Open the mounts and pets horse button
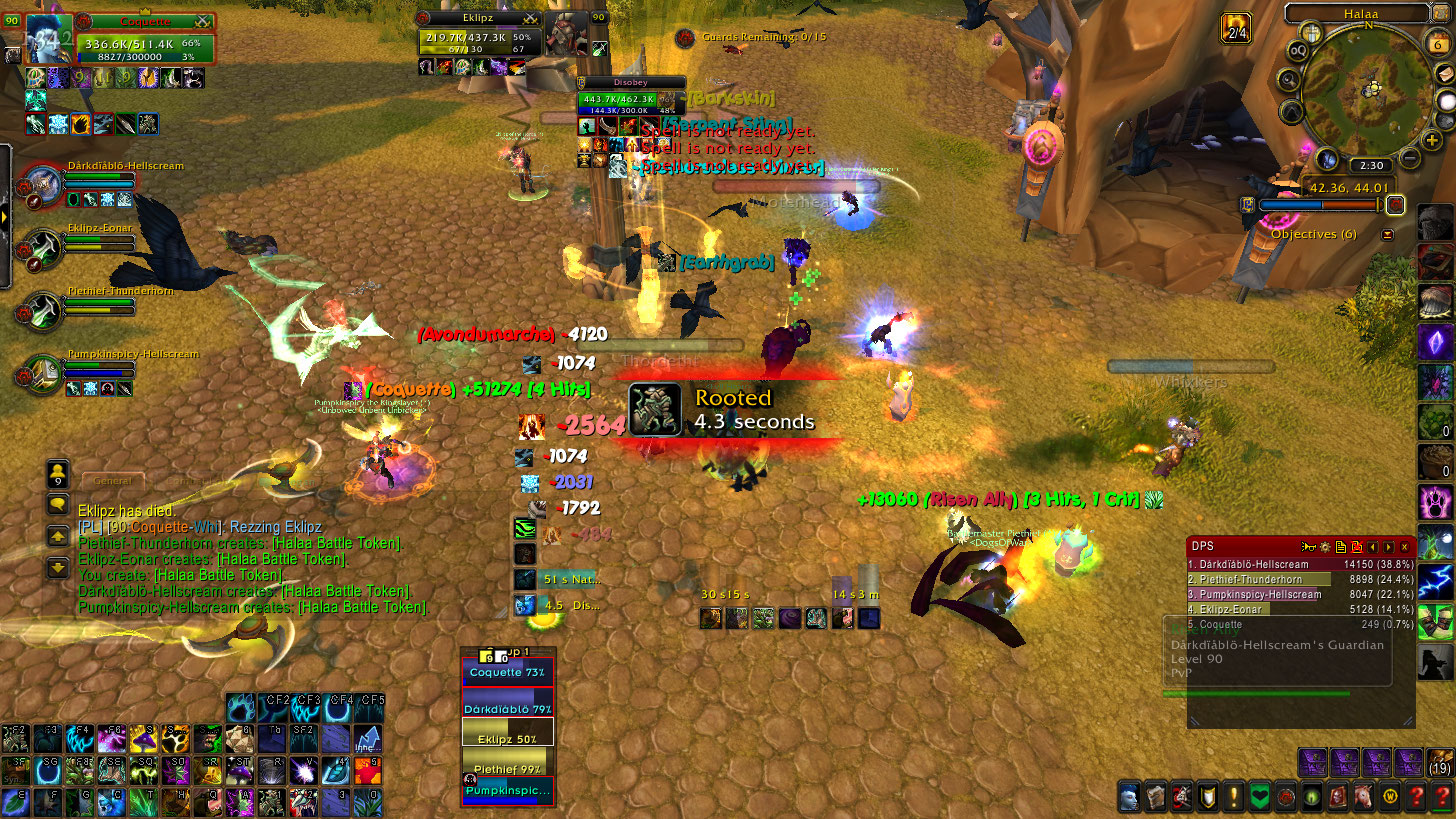This screenshot has width=1456, height=819. 1362,797
